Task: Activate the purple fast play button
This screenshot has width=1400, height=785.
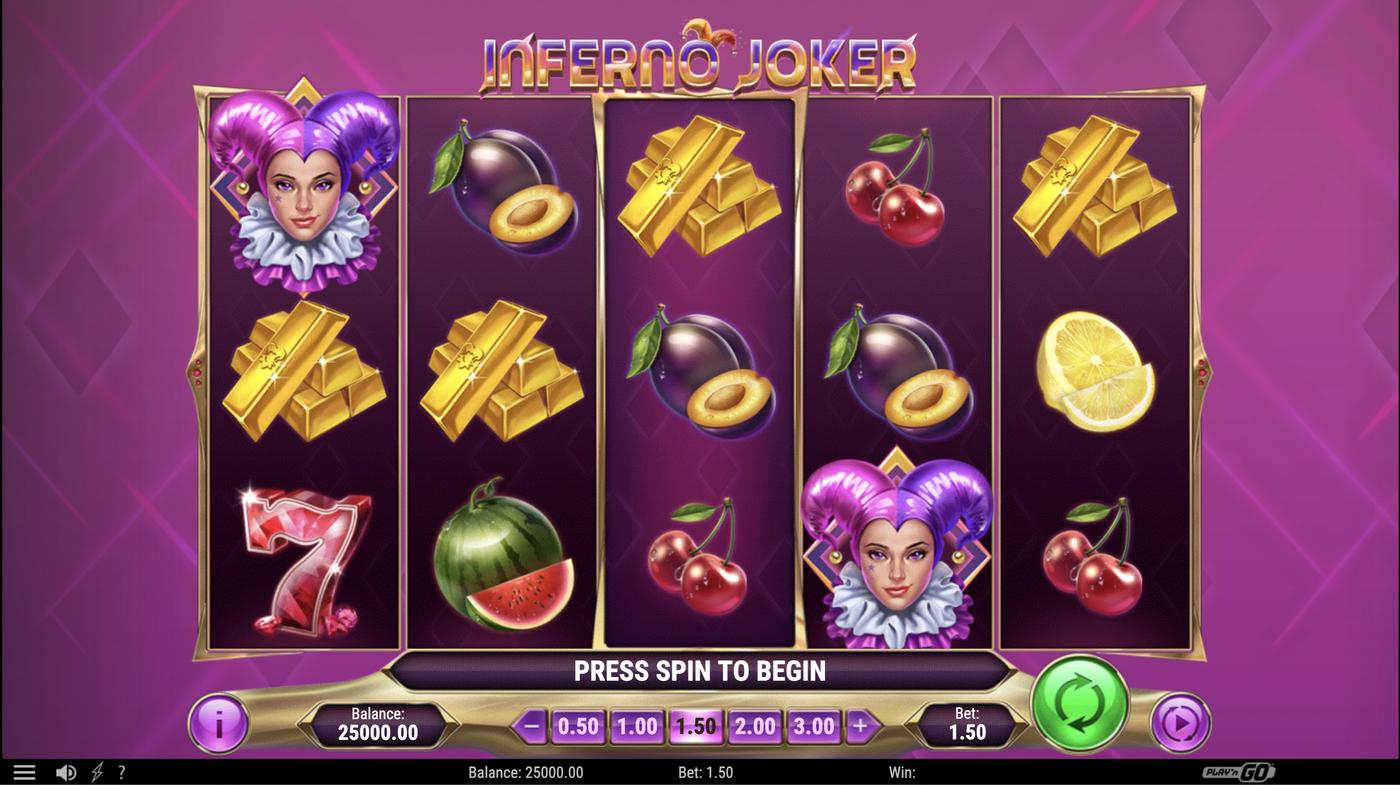Action: (1179, 723)
